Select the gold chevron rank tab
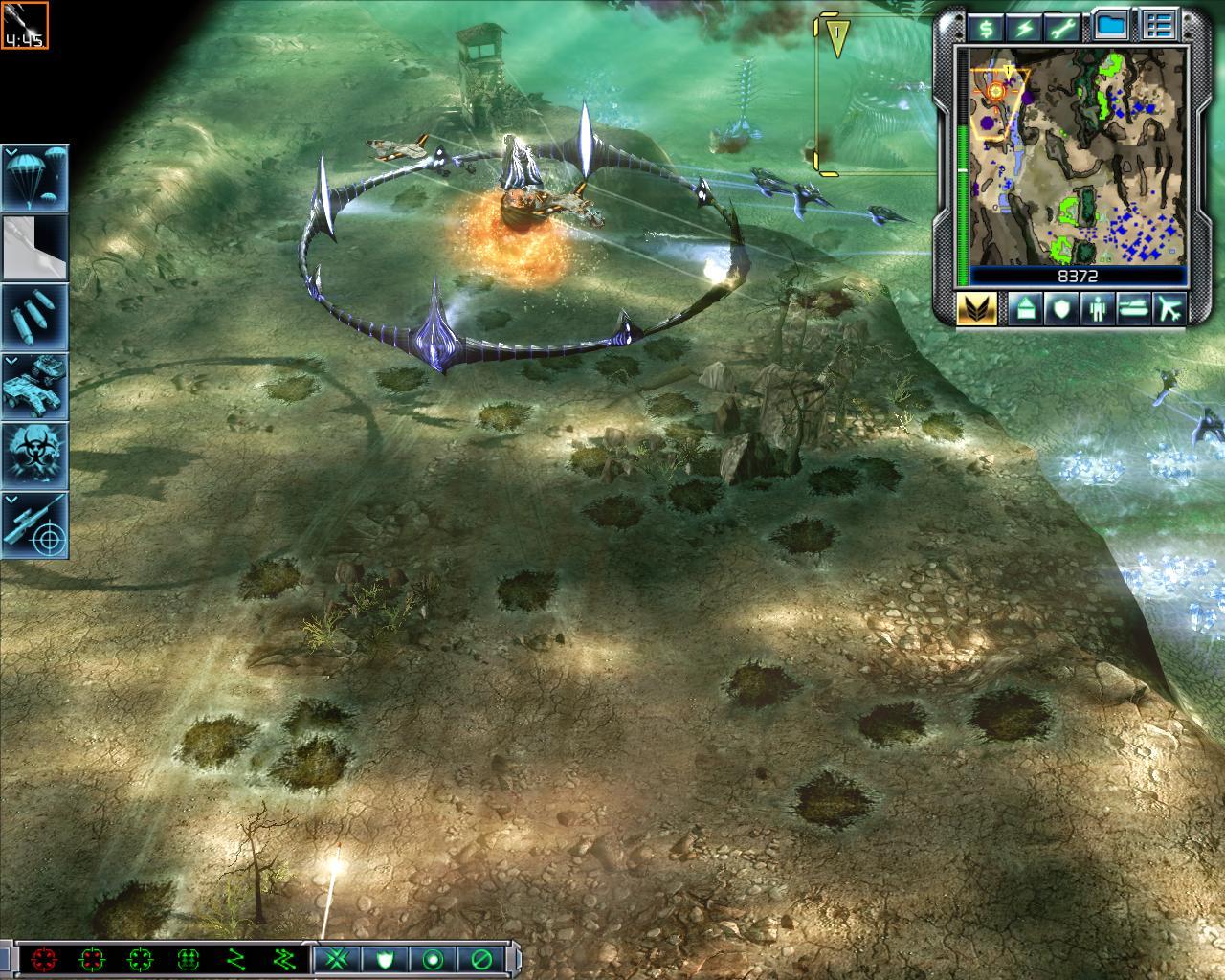The width and height of the screenshot is (1225, 980). pos(977,309)
